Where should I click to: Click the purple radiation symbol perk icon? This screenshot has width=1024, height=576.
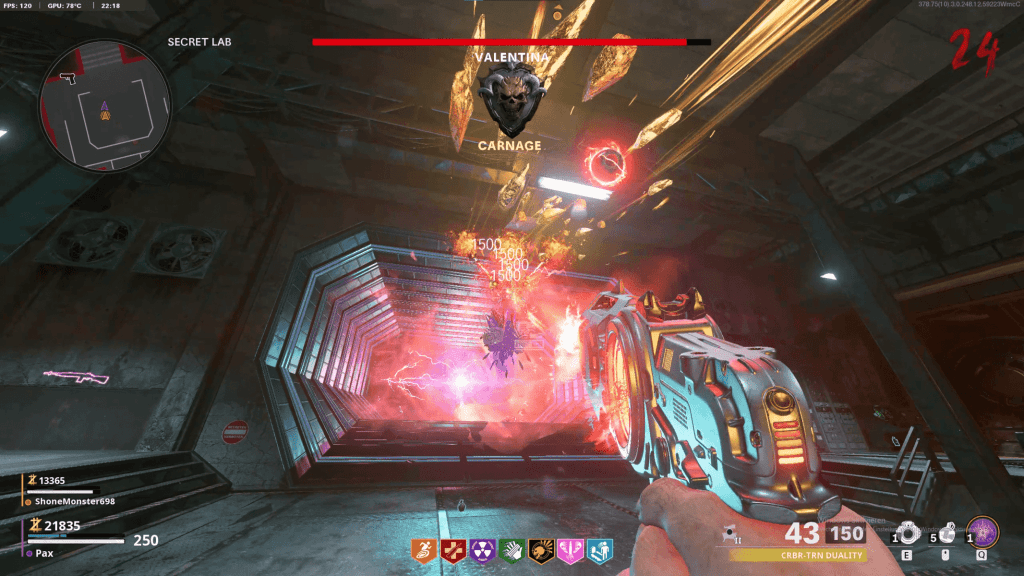(x=483, y=549)
